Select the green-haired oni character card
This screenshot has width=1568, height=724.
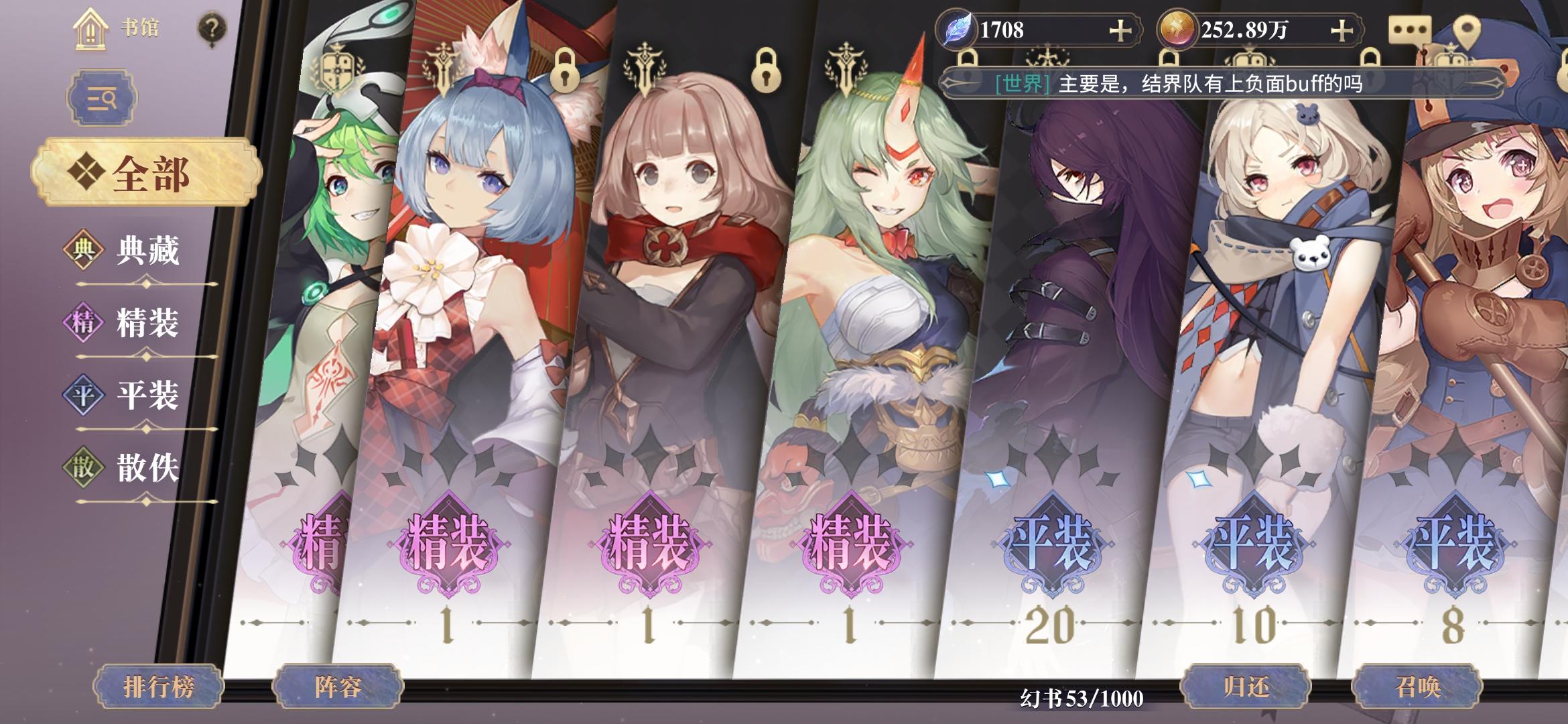pyautogui.click(x=885, y=302)
